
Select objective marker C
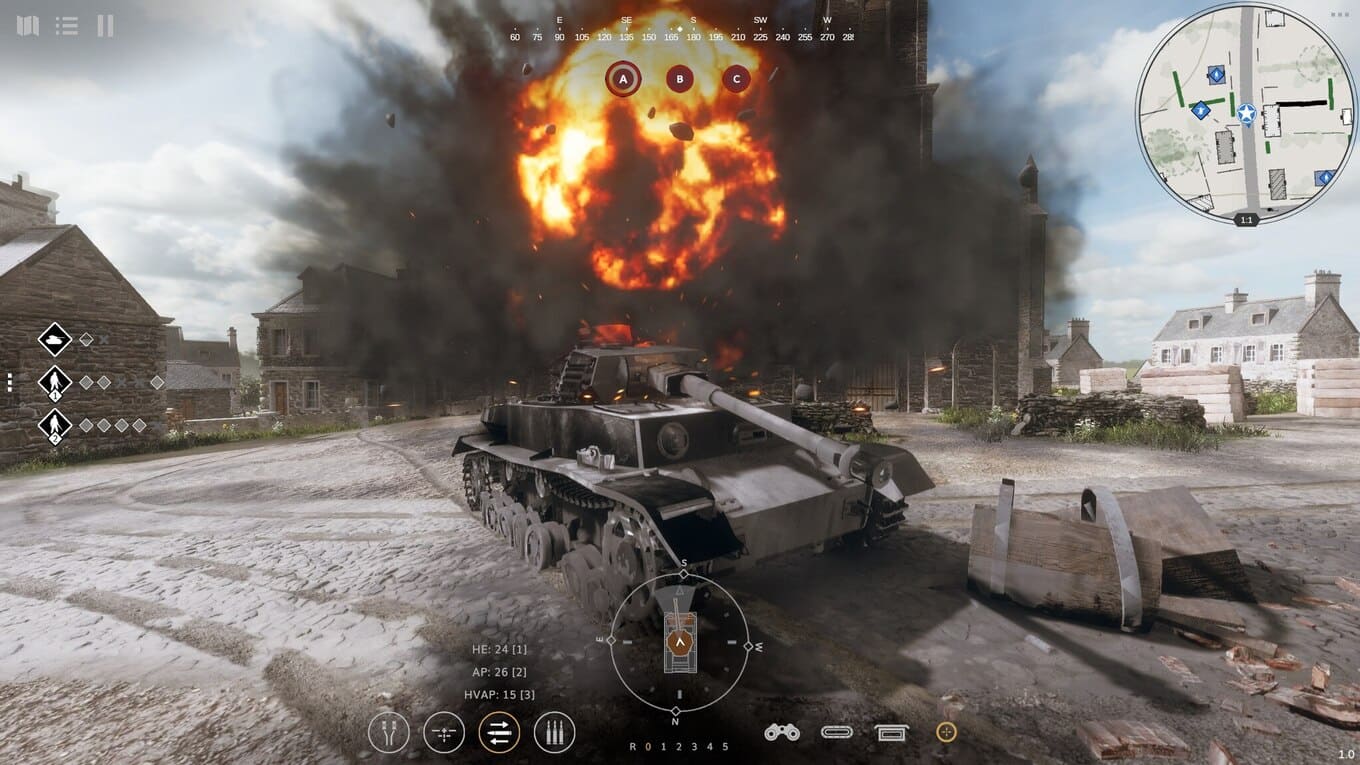pyautogui.click(x=737, y=78)
